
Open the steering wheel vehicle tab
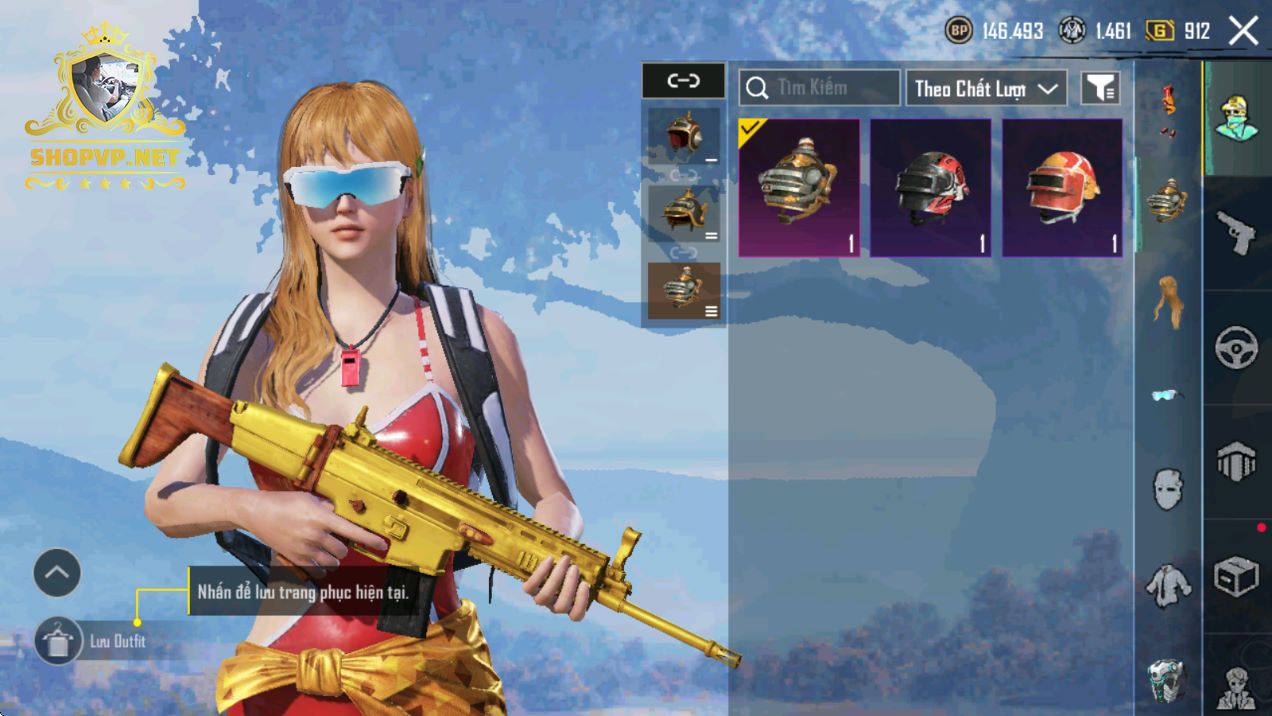click(1237, 348)
